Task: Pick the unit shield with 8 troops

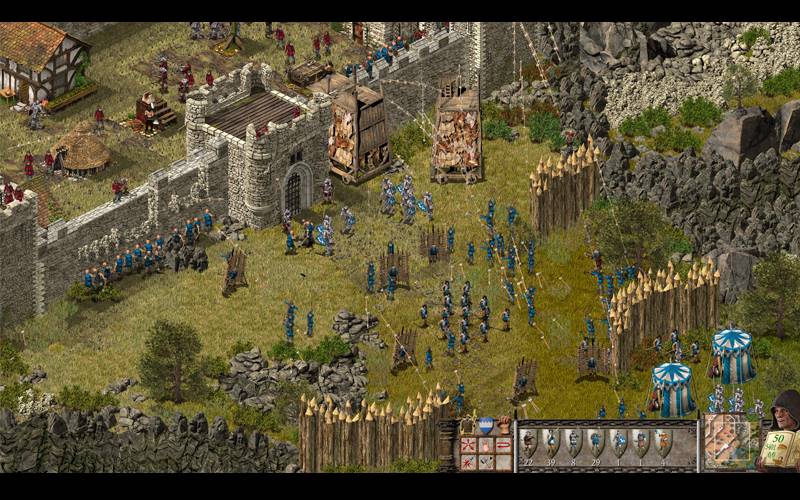Action: pos(574,441)
